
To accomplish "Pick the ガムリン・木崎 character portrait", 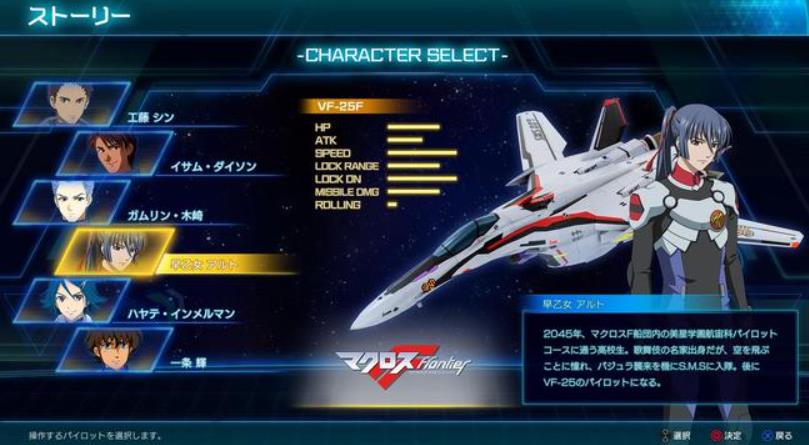I will tap(86, 201).
